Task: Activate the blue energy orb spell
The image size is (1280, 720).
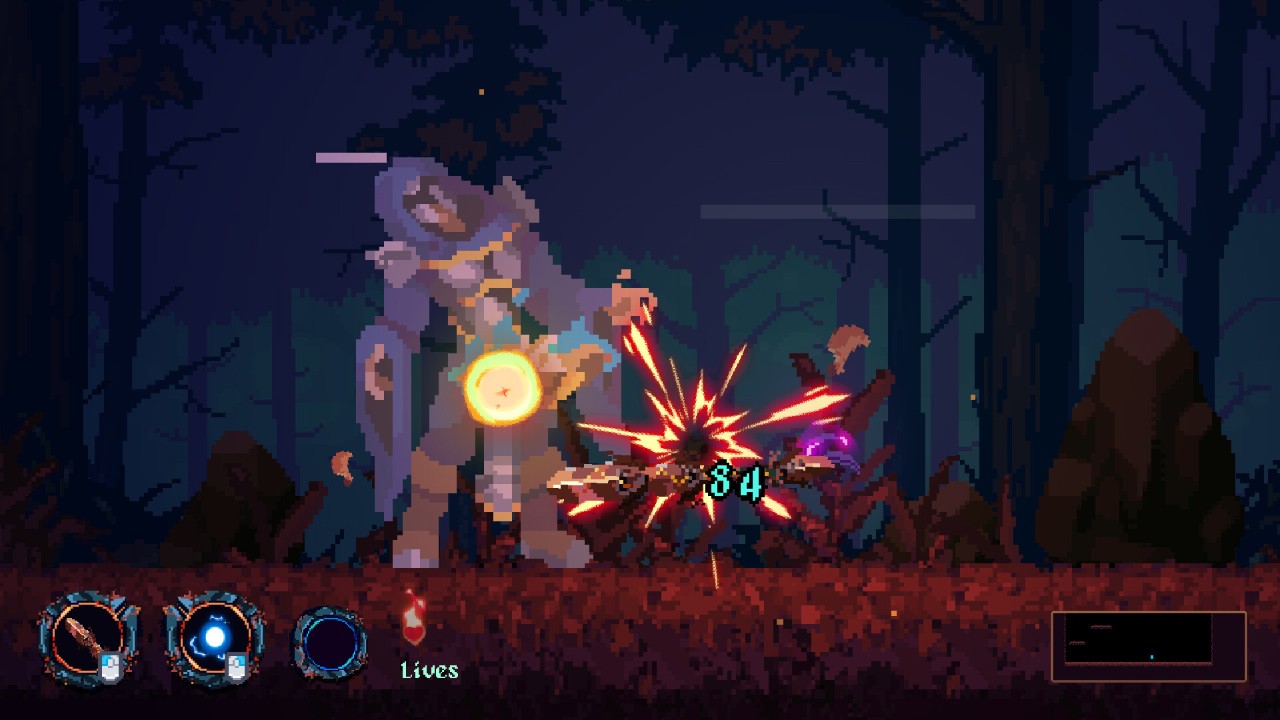Action: 214,639
